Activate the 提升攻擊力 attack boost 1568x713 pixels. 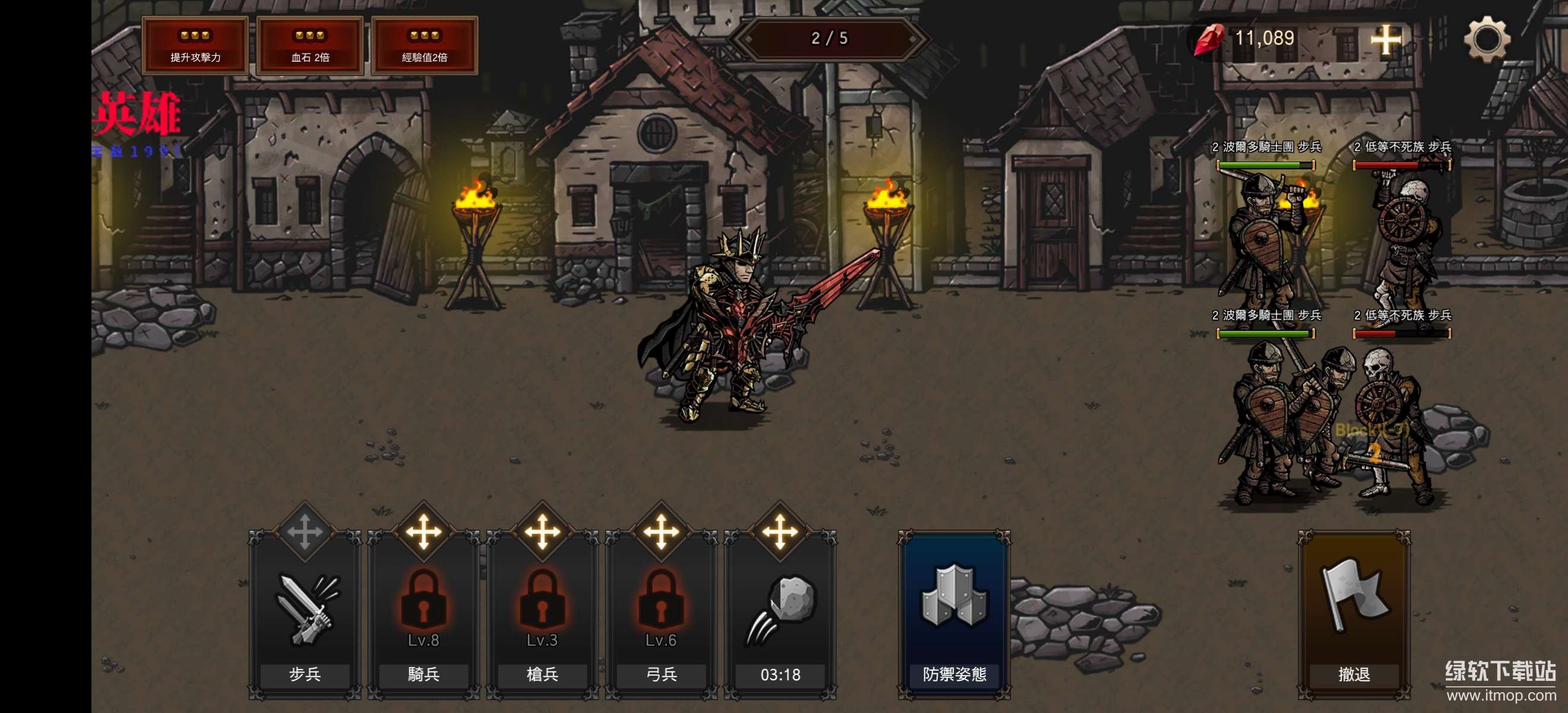pos(195,46)
